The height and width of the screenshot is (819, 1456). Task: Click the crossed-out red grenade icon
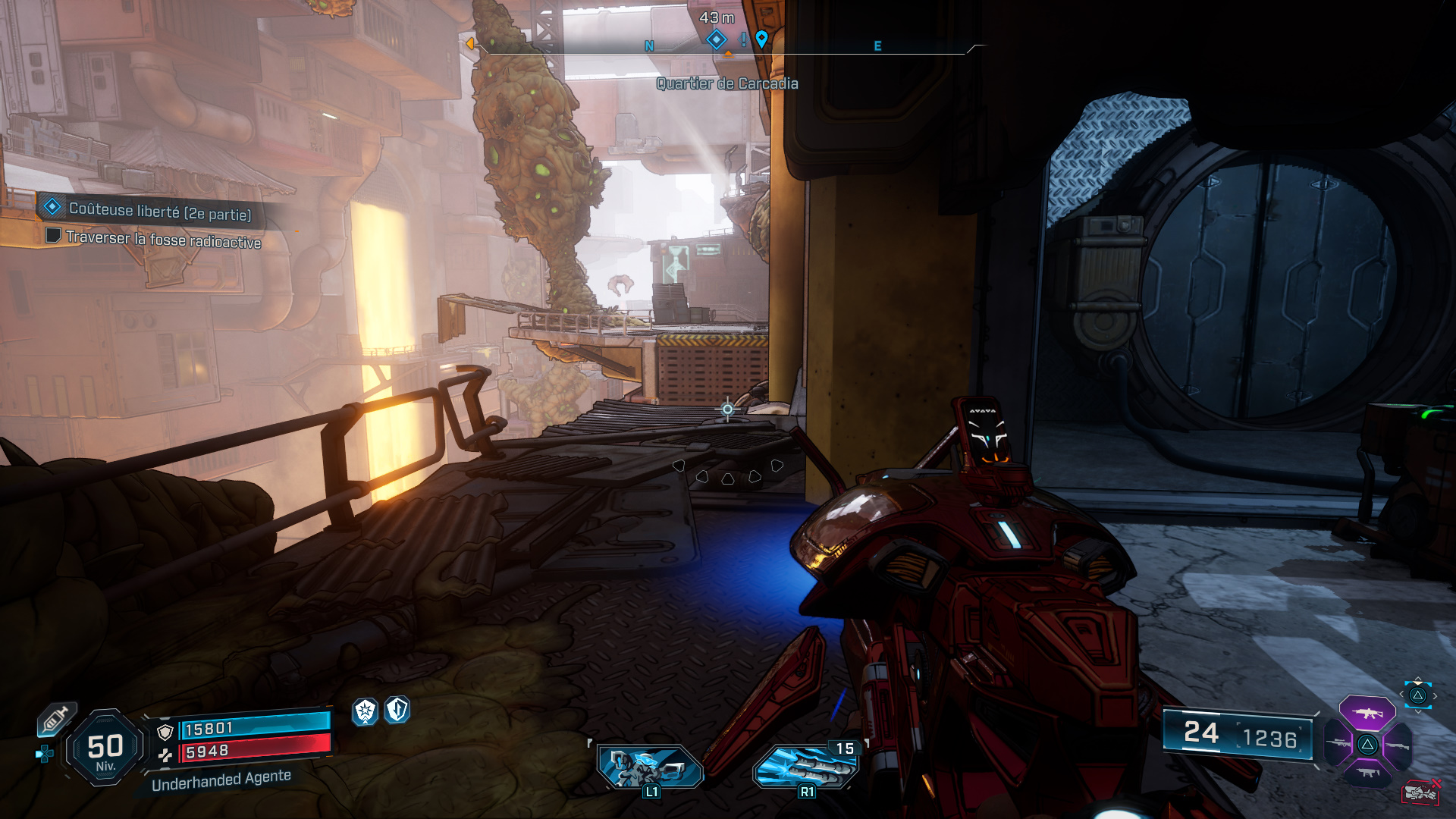coord(1420,791)
